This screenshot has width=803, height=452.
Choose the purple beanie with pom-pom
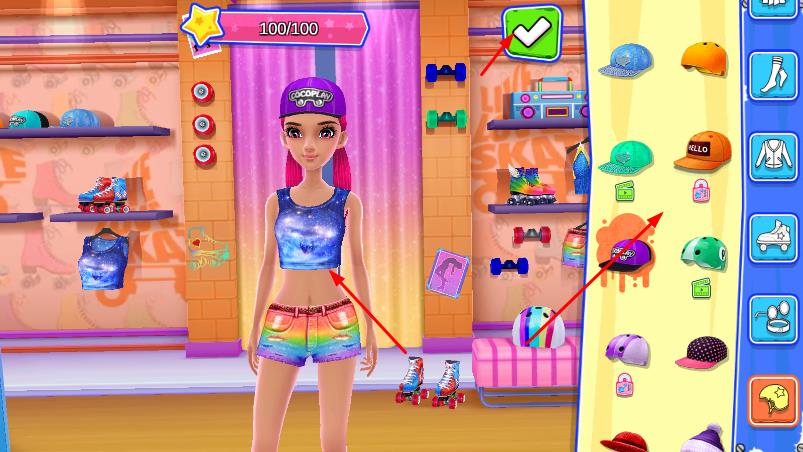click(704, 438)
